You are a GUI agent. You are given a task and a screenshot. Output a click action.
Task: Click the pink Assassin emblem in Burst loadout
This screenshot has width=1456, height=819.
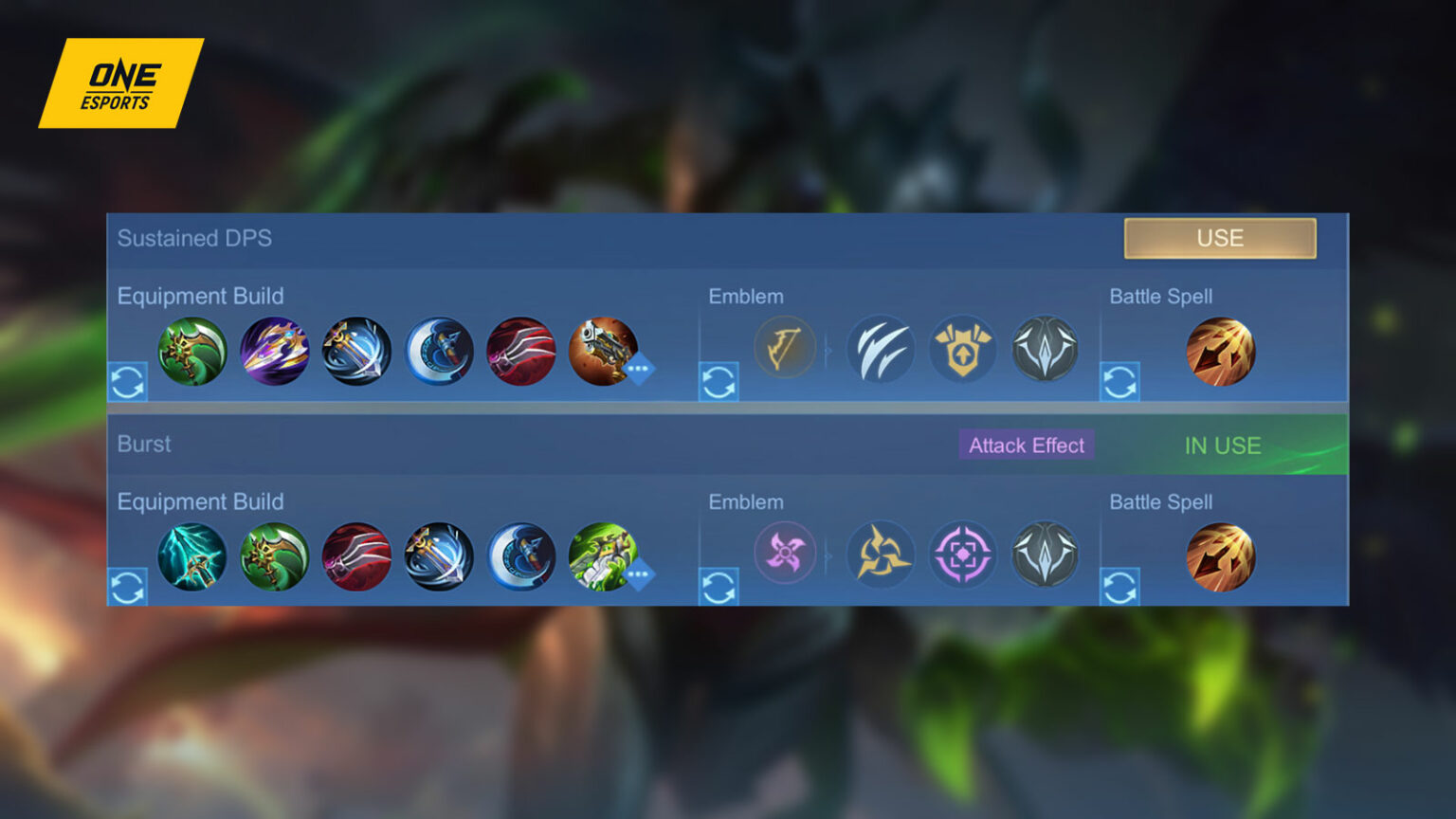(785, 555)
